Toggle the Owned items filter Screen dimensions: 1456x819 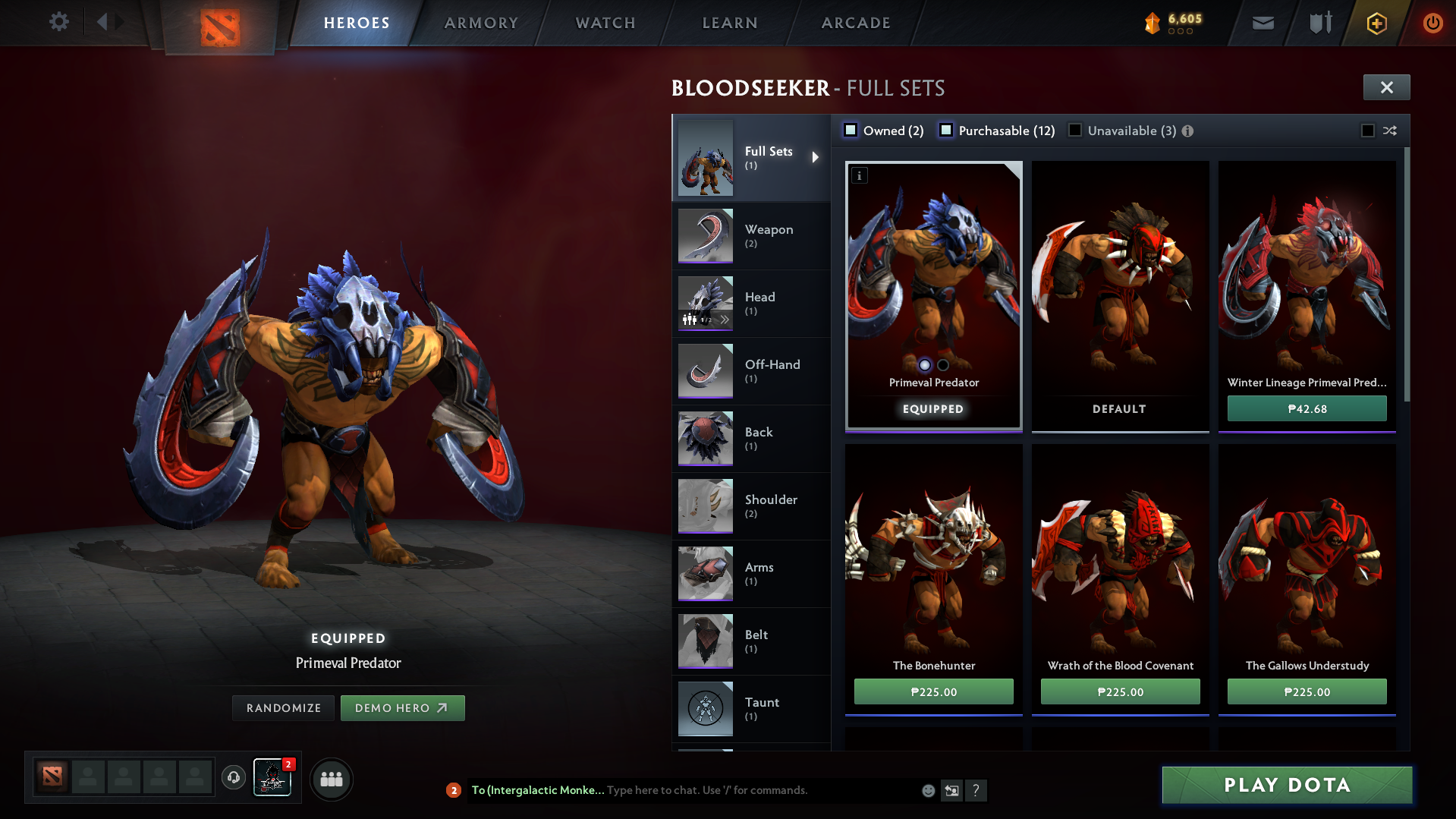click(851, 131)
